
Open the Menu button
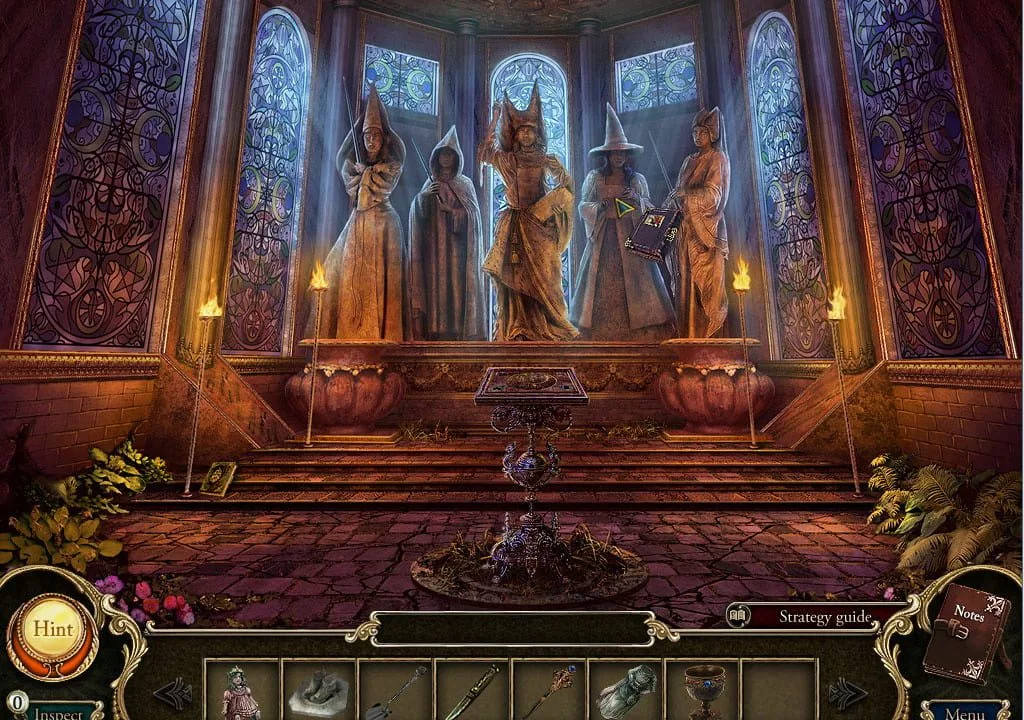(964, 712)
